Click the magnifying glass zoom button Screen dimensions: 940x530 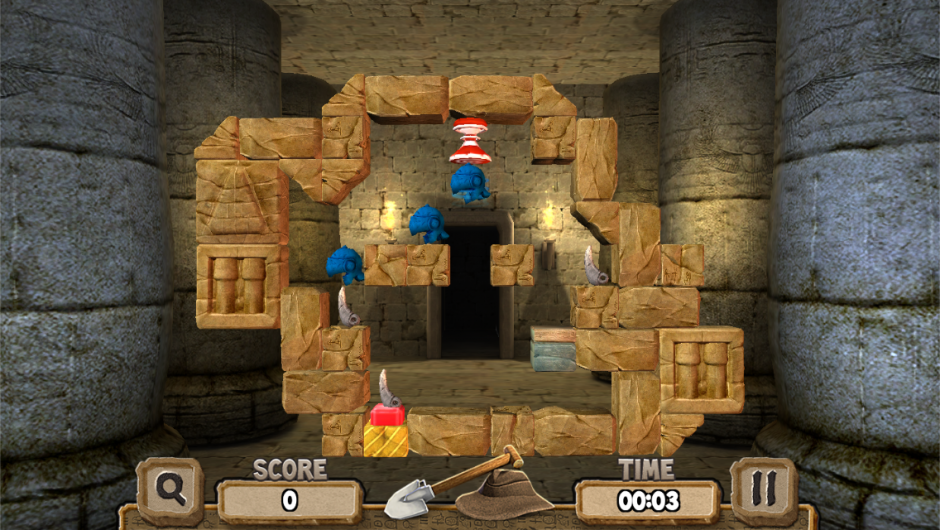[x=171, y=489]
